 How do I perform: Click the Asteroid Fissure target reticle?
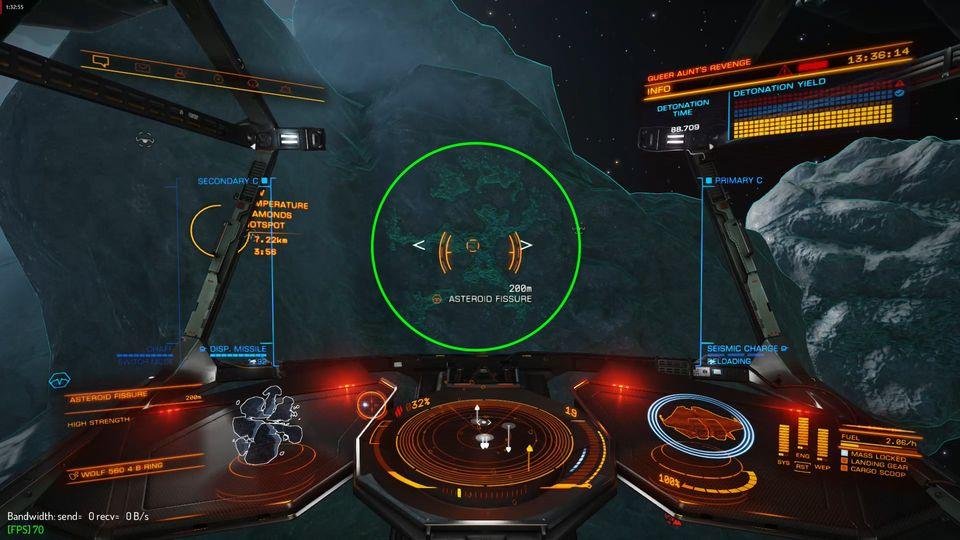click(473, 245)
